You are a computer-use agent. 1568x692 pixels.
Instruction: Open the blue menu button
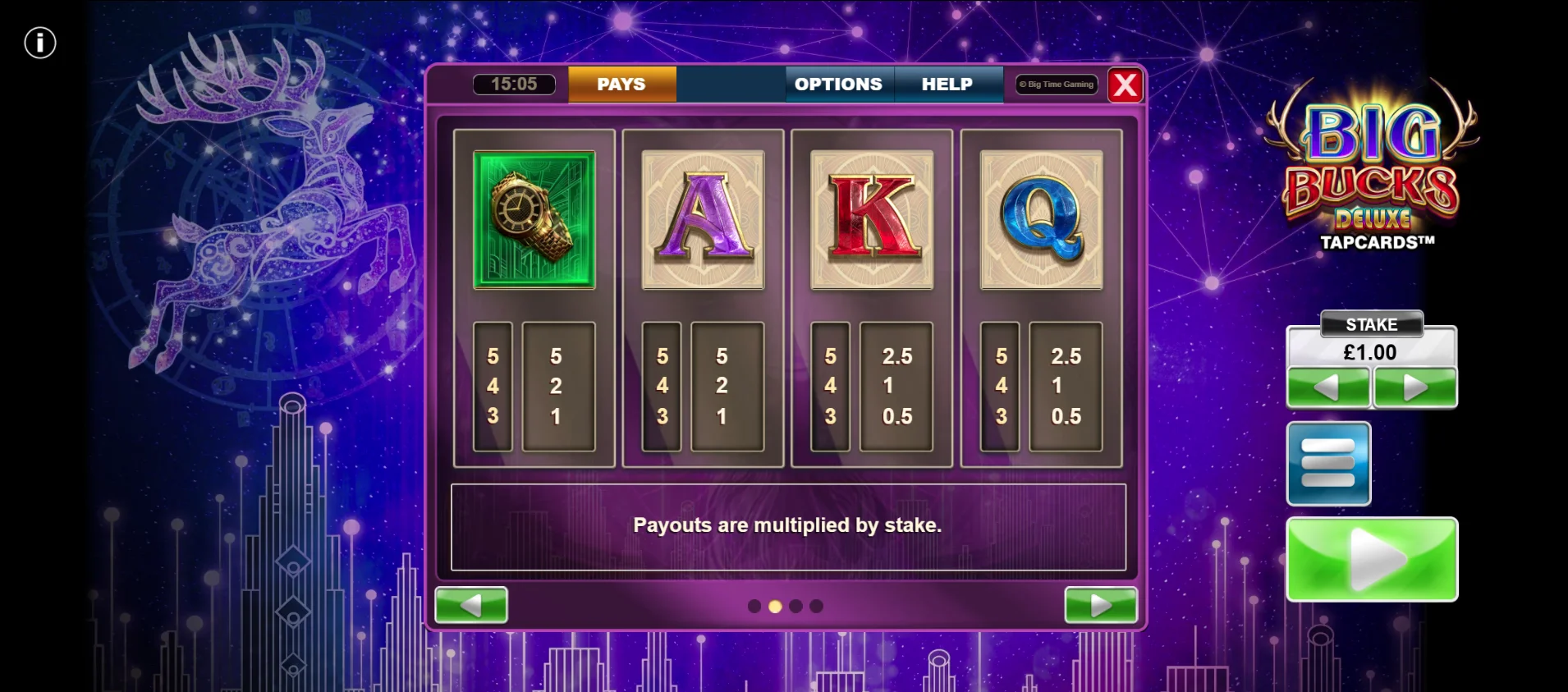click(1328, 464)
